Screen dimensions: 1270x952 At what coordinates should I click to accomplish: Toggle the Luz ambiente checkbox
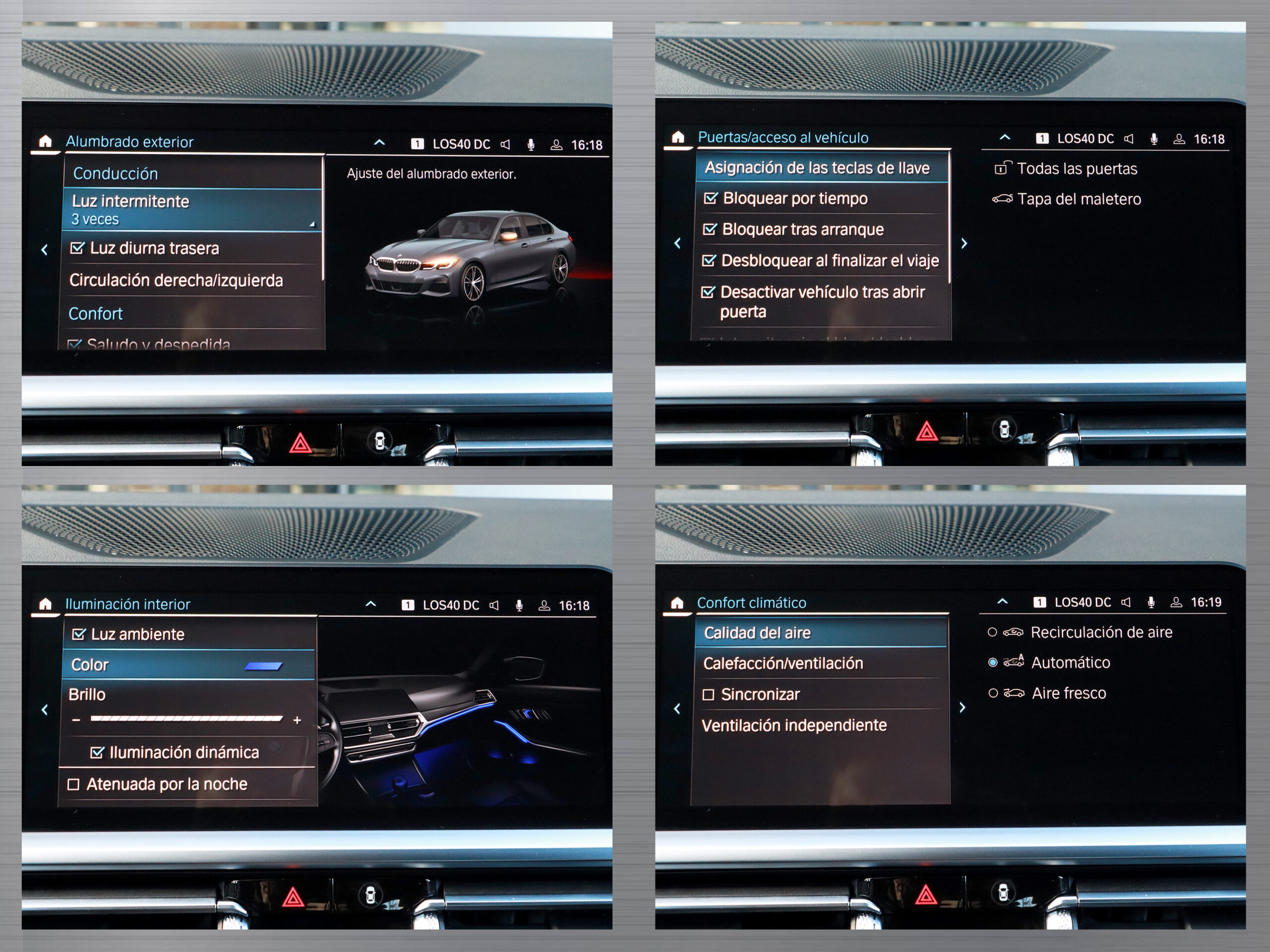(79, 634)
